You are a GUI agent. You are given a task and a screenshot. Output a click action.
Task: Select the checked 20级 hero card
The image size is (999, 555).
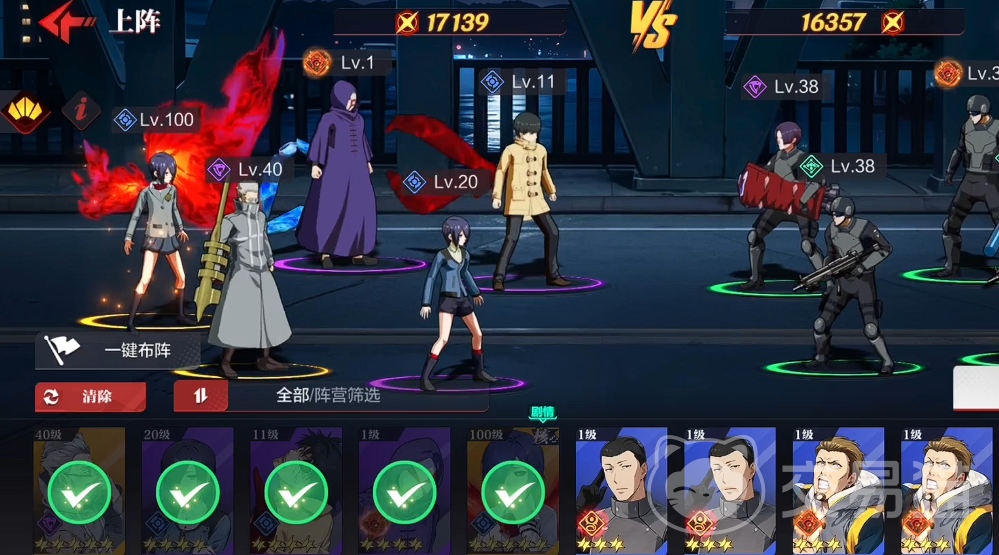pos(187,491)
